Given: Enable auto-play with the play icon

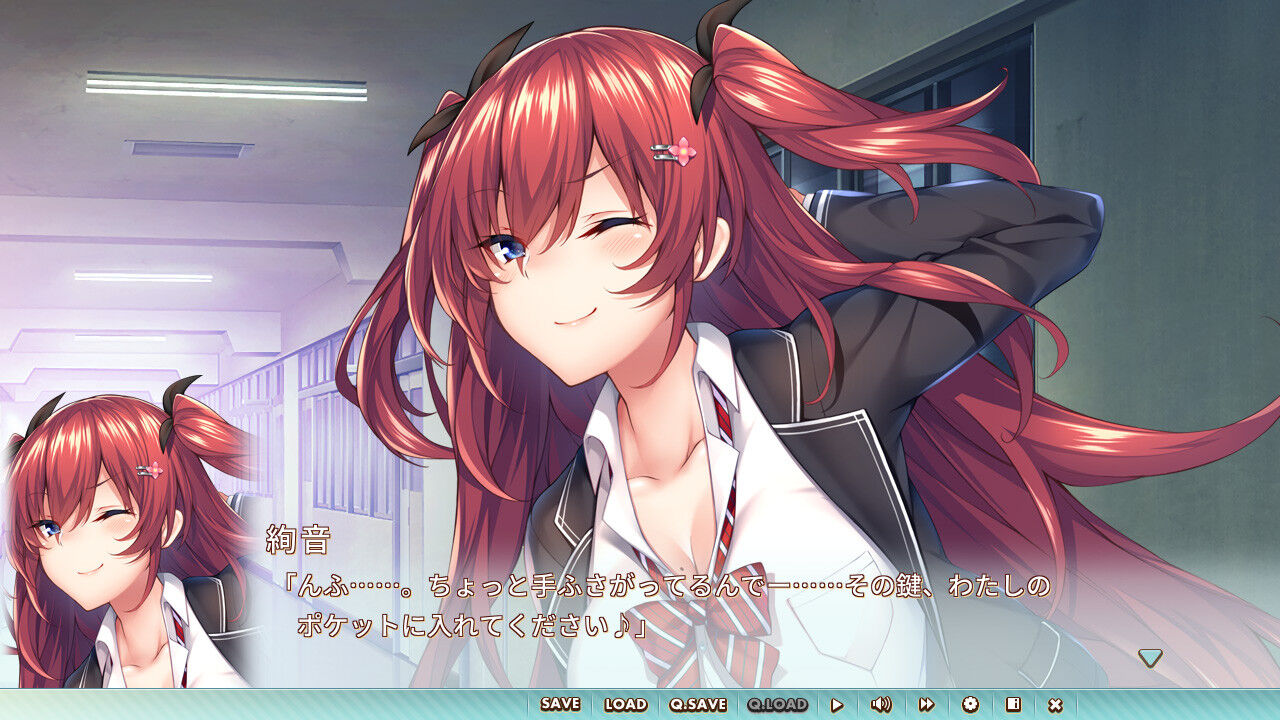Looking at the screenshot, I should point(838,704).
